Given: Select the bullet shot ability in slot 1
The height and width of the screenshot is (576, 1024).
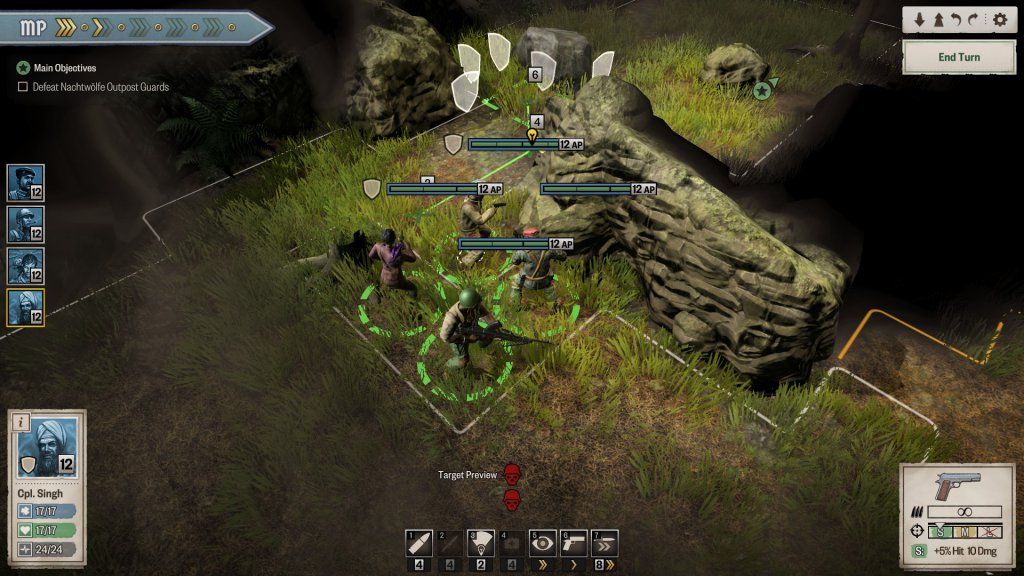Looking at the screenshot, I should (x=419, y=544).
